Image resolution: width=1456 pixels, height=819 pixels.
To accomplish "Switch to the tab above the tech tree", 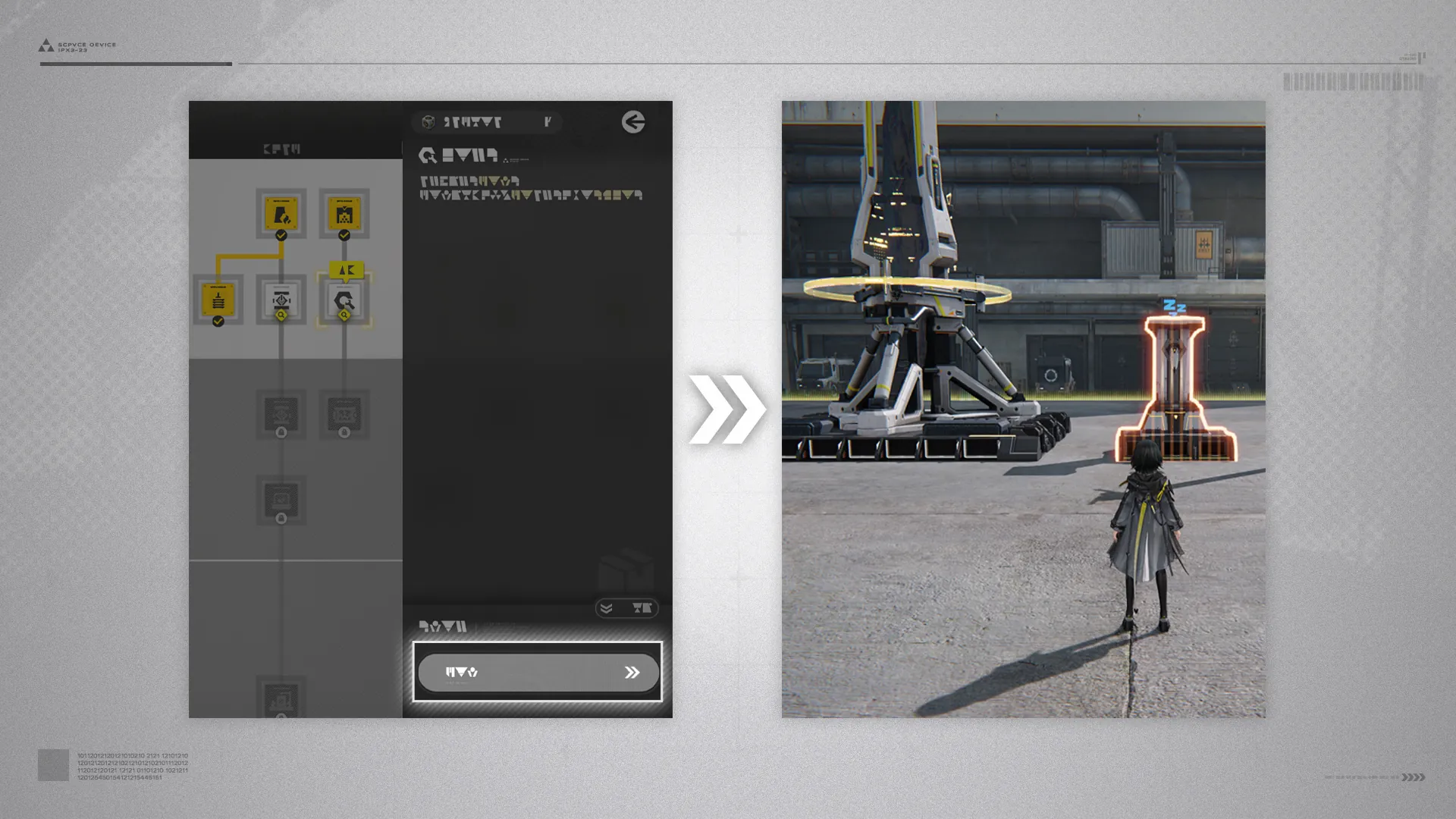I will (282, 149).
